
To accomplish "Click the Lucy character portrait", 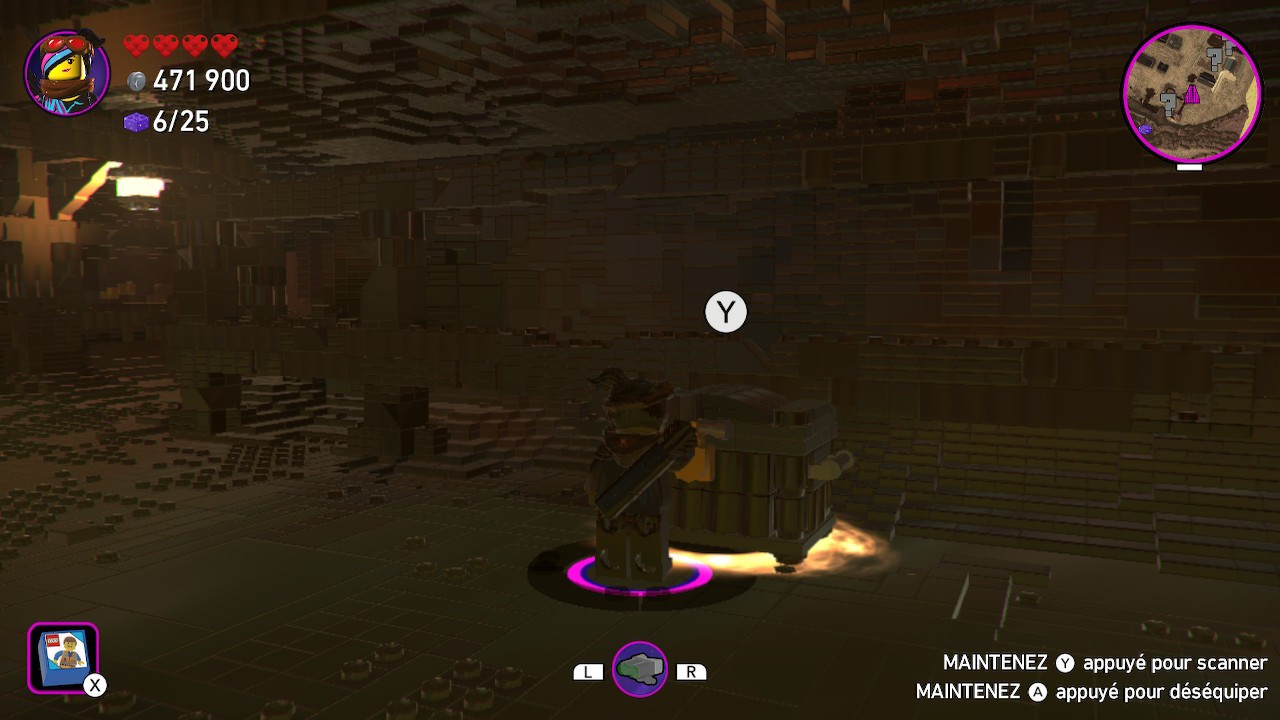I will coord(64,72).
